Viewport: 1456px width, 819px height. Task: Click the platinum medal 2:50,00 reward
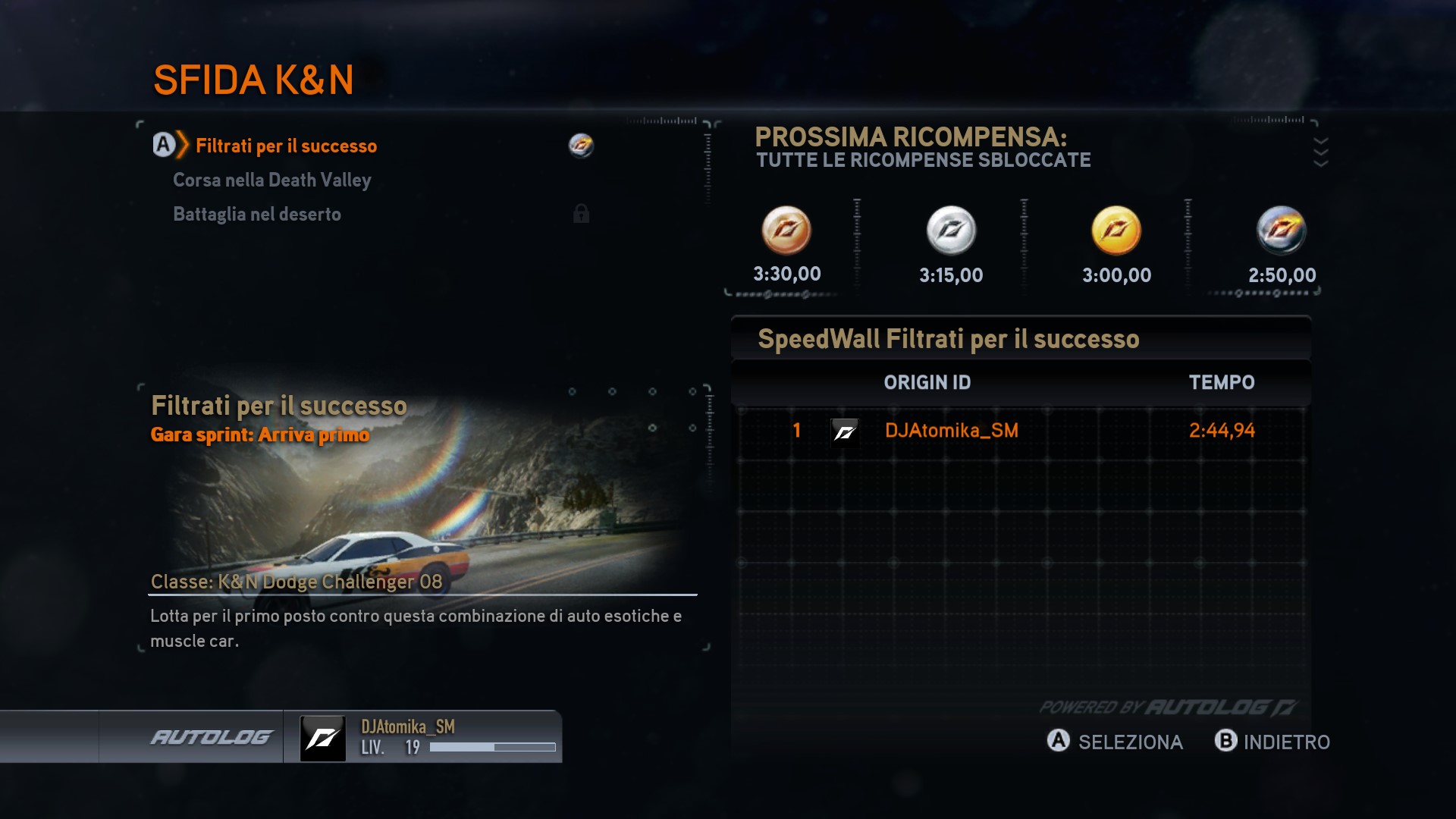coord(1281,231)
